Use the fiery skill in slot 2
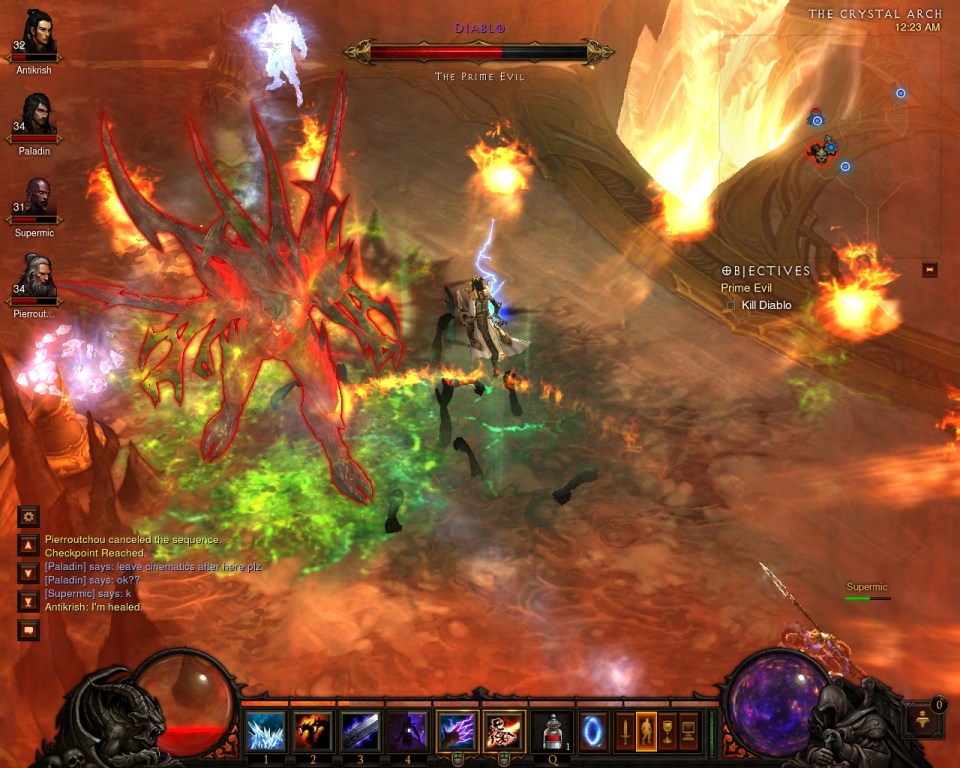960x768 pixels. click(314, 731)
